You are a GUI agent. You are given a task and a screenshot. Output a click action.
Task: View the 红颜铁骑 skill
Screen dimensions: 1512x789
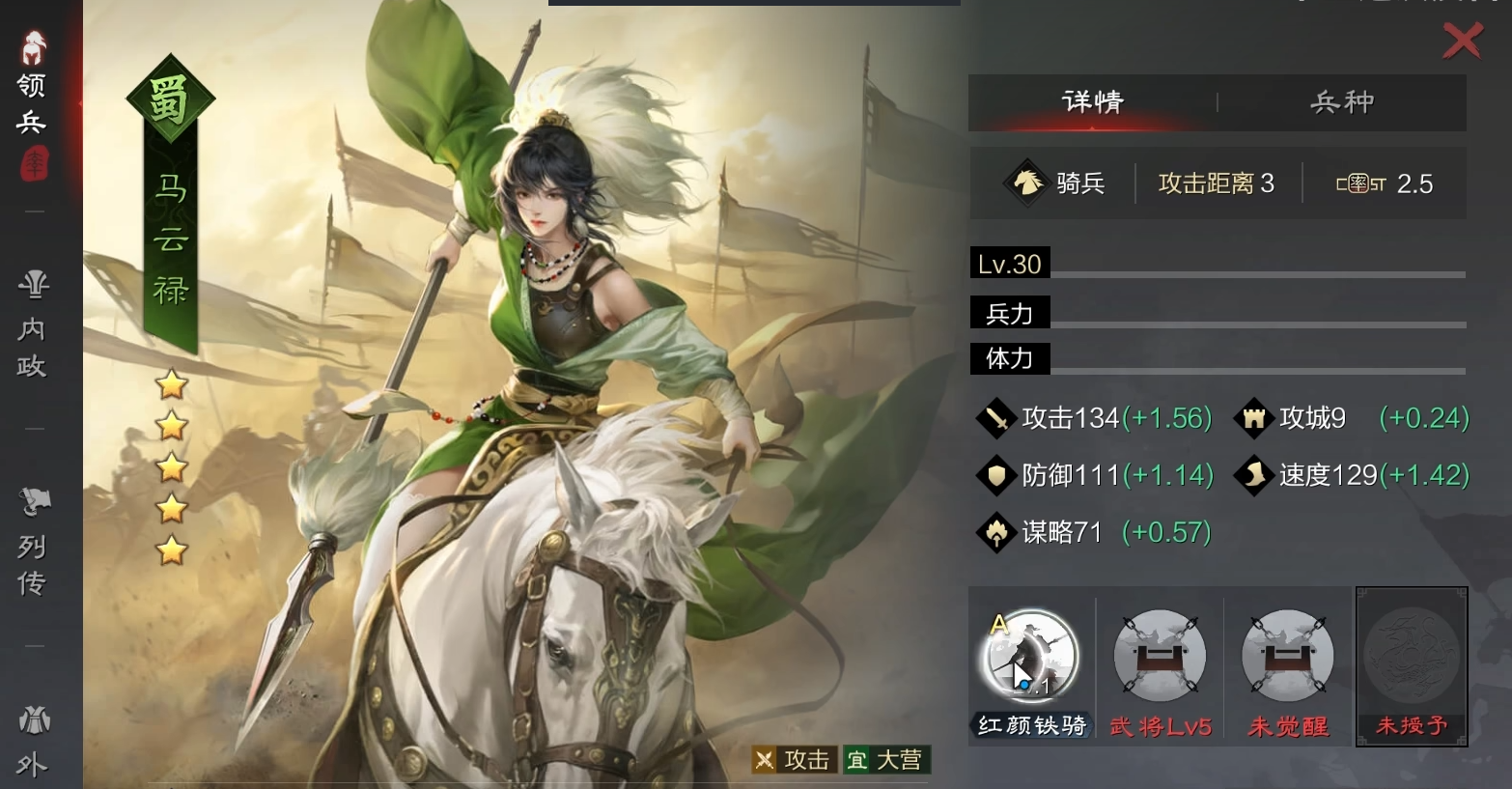(1030, 657)
